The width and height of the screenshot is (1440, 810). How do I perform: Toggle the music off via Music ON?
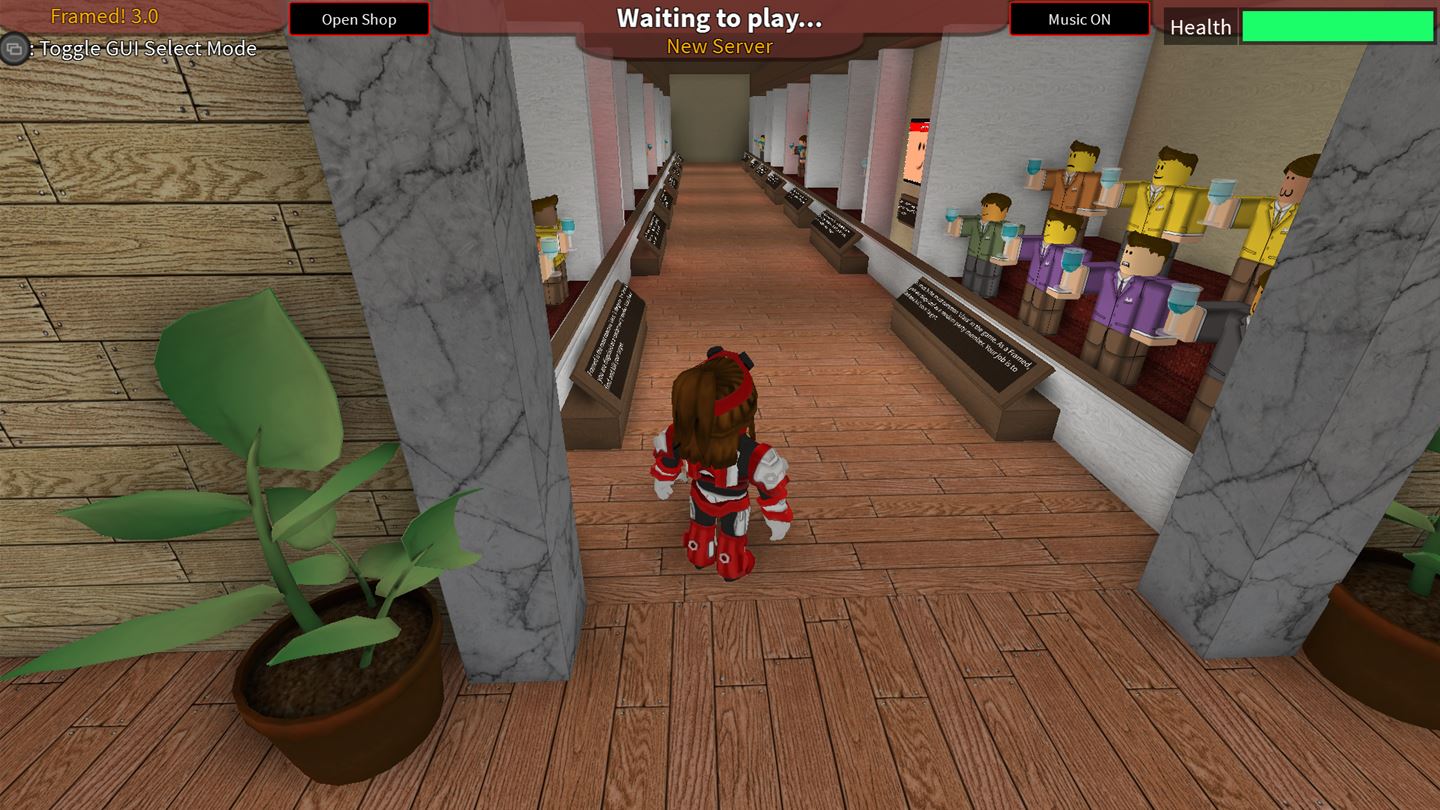point(1079,18)
